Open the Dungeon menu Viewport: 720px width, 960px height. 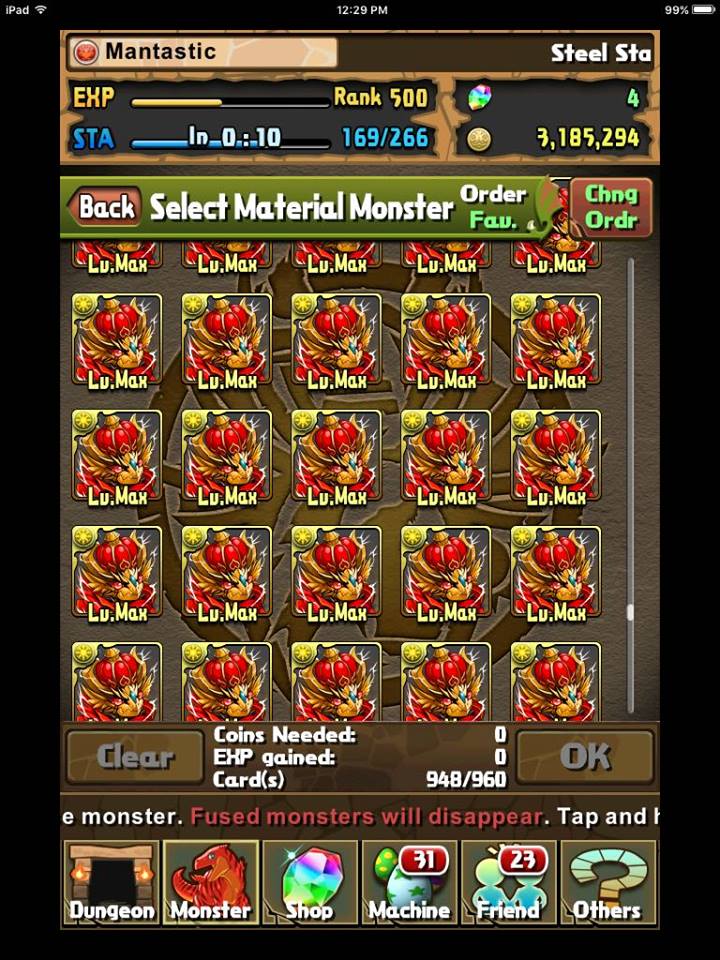[x=111, y=882]
